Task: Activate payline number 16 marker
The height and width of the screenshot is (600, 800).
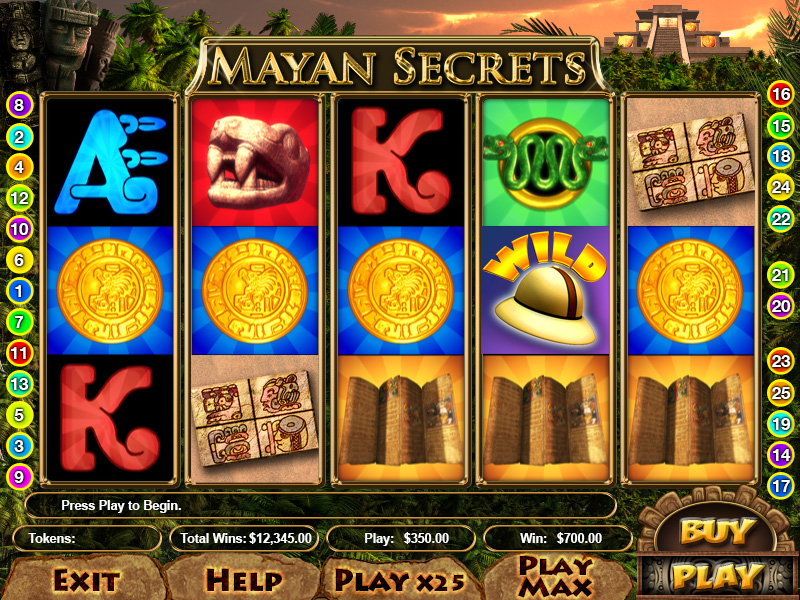Action: coord(780,95)
